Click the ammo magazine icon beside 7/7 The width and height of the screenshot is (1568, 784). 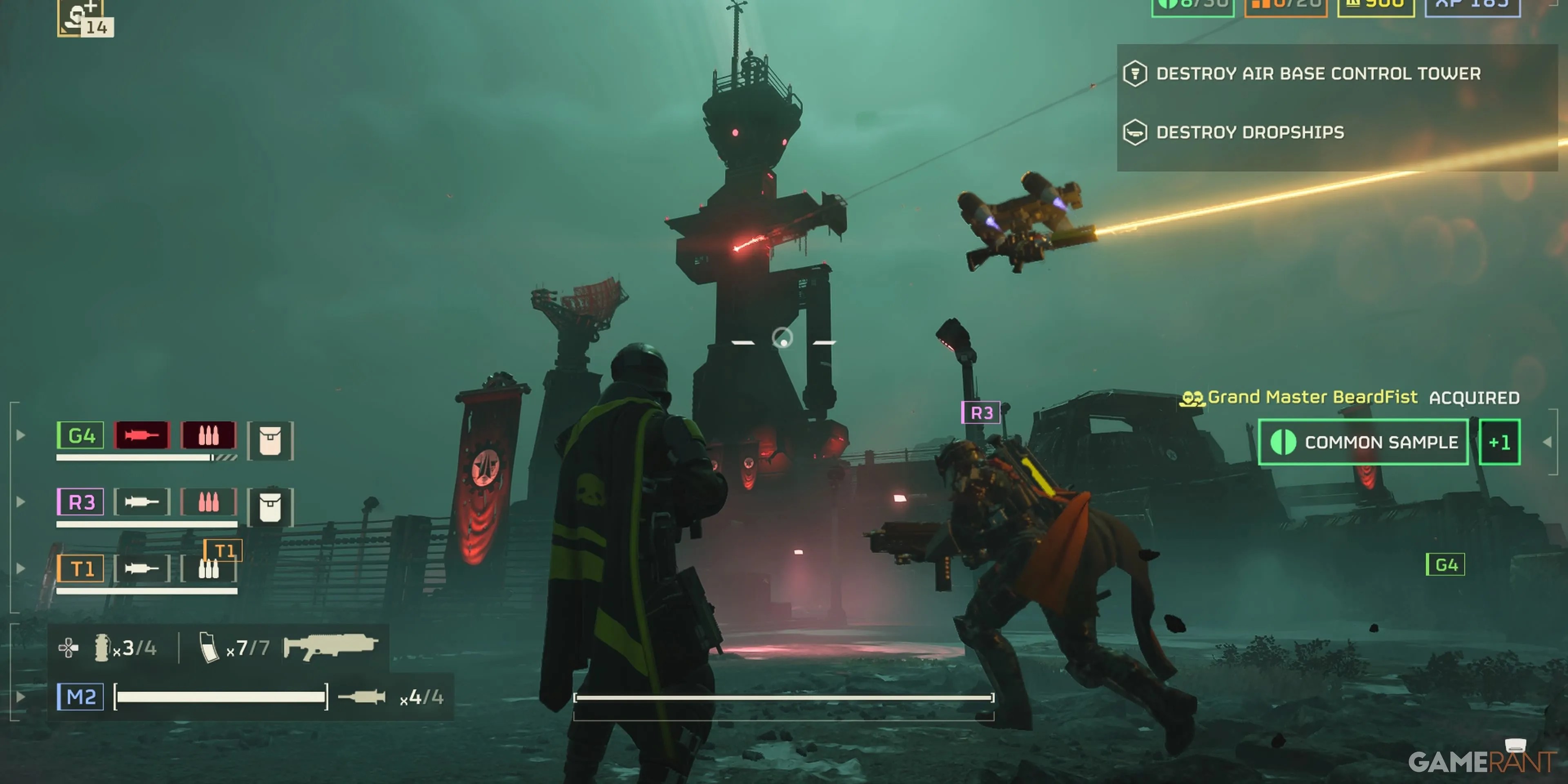click(x=209, y=648)
